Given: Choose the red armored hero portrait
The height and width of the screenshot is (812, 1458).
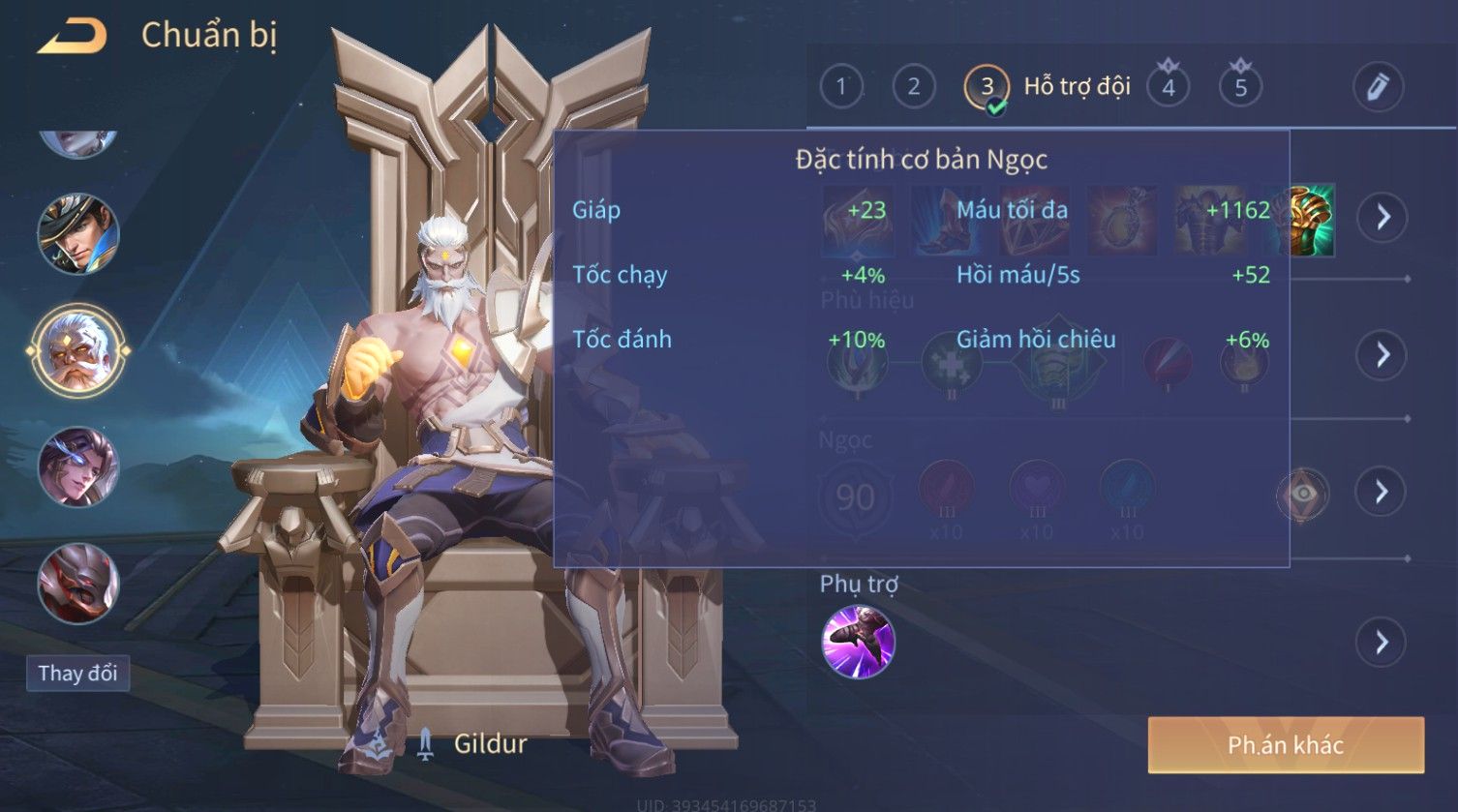Looking at the screenshot, I should pos(77,583).
